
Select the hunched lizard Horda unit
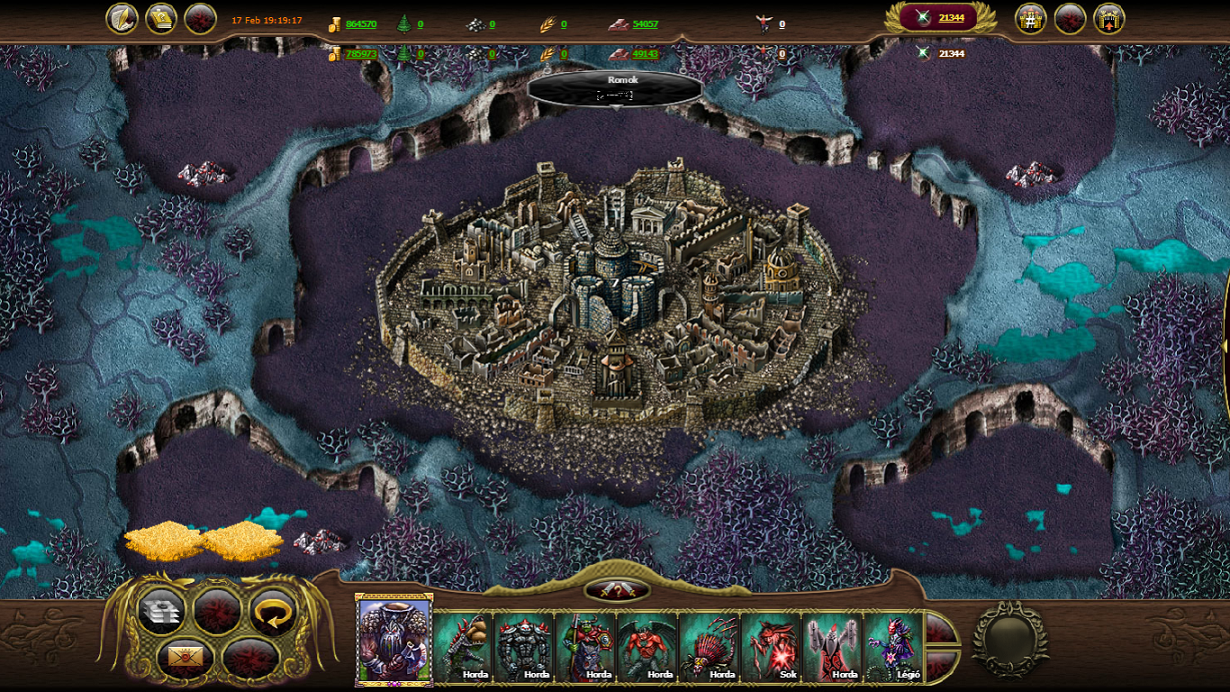pyautogui.click(x=463, y=647)
